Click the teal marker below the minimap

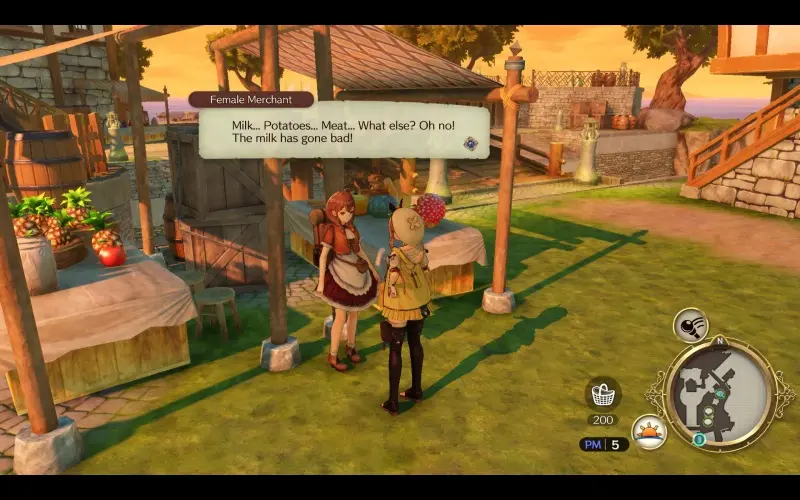click(700, 438)
